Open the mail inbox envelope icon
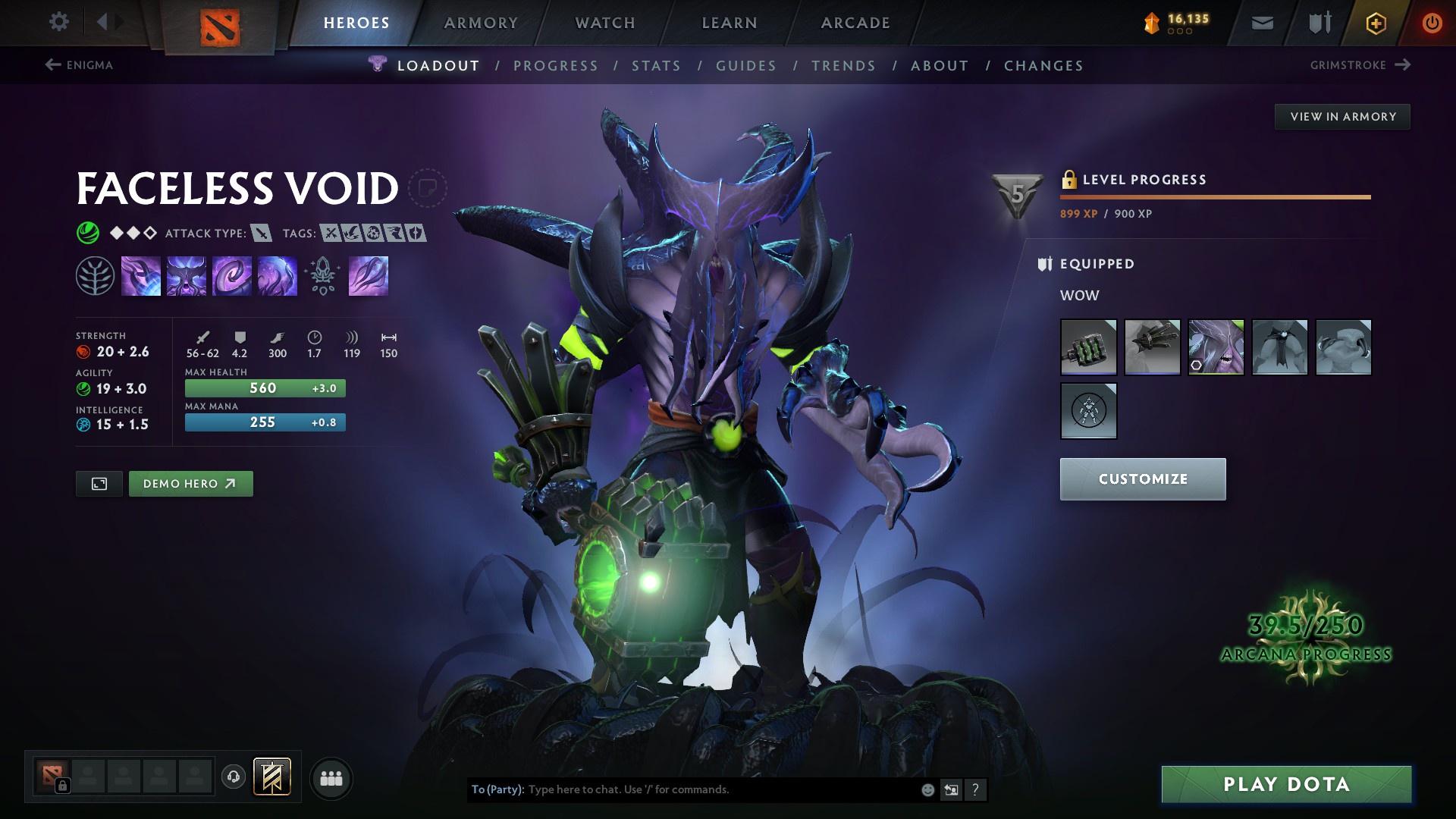The height and width of the screenshot is (819, 1456). [1261, 22]
